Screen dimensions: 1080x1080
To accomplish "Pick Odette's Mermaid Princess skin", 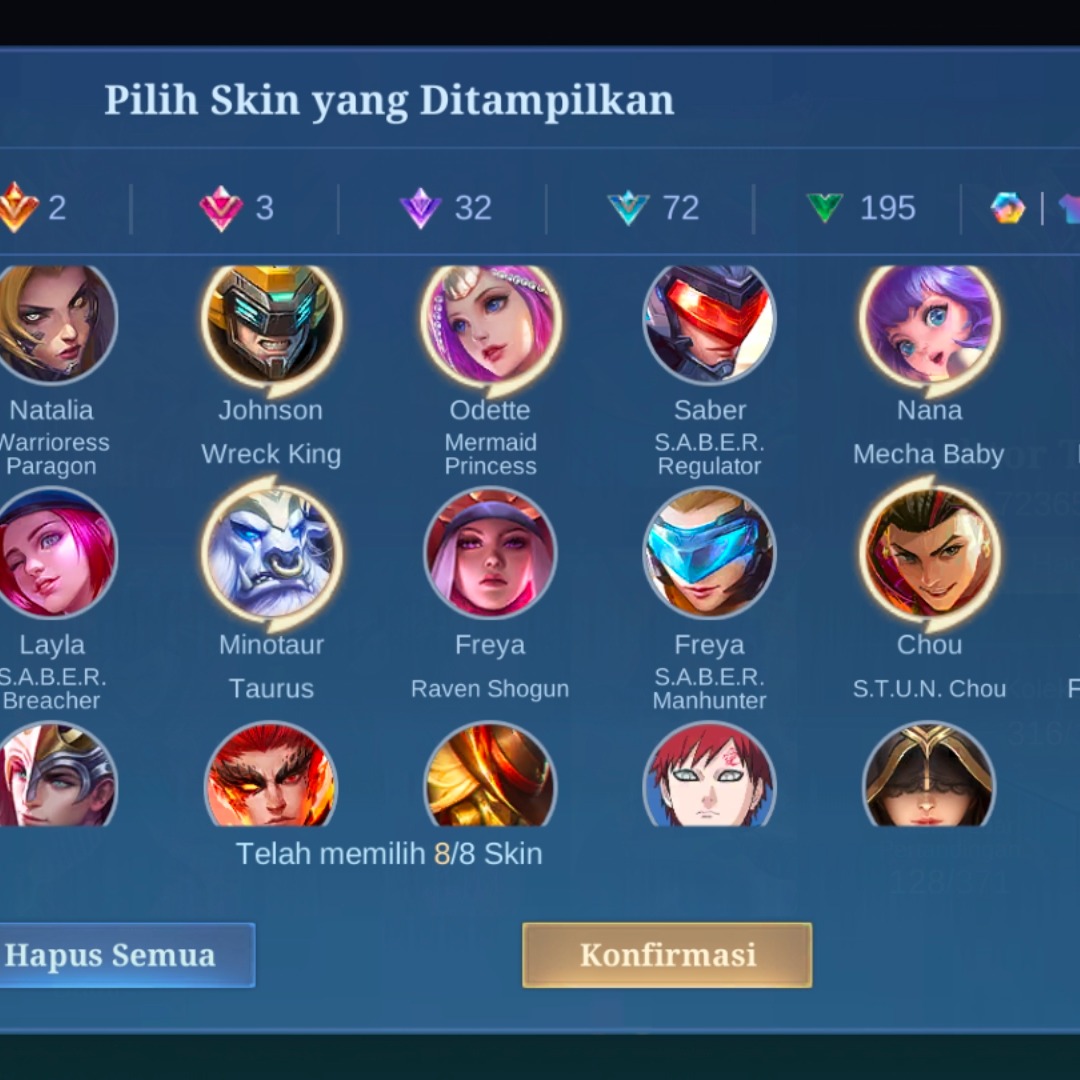I will click(x=490, y=322).
